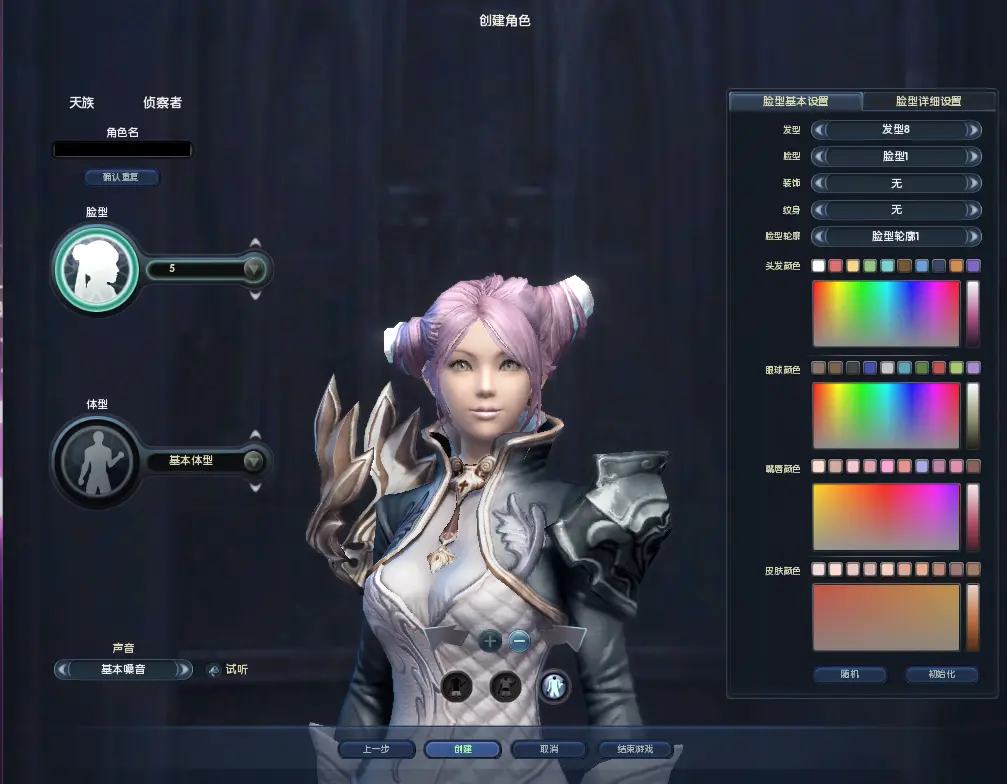
Task: Open the 基本体型 body type dropdown
Action: [253, 461]
